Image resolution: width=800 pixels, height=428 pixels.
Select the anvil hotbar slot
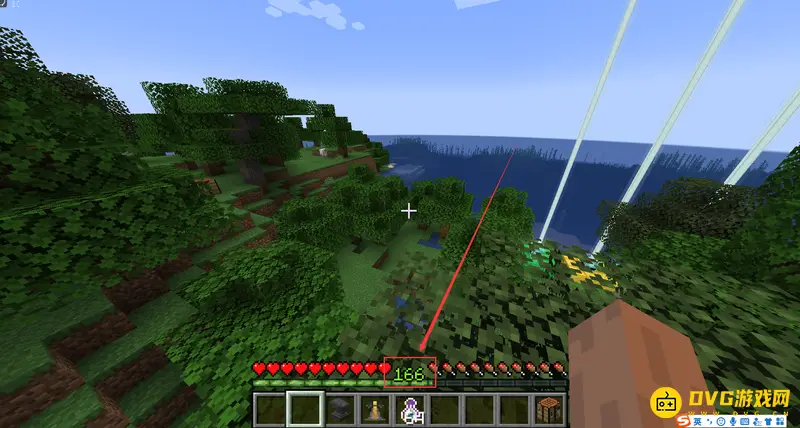[340, 409]
